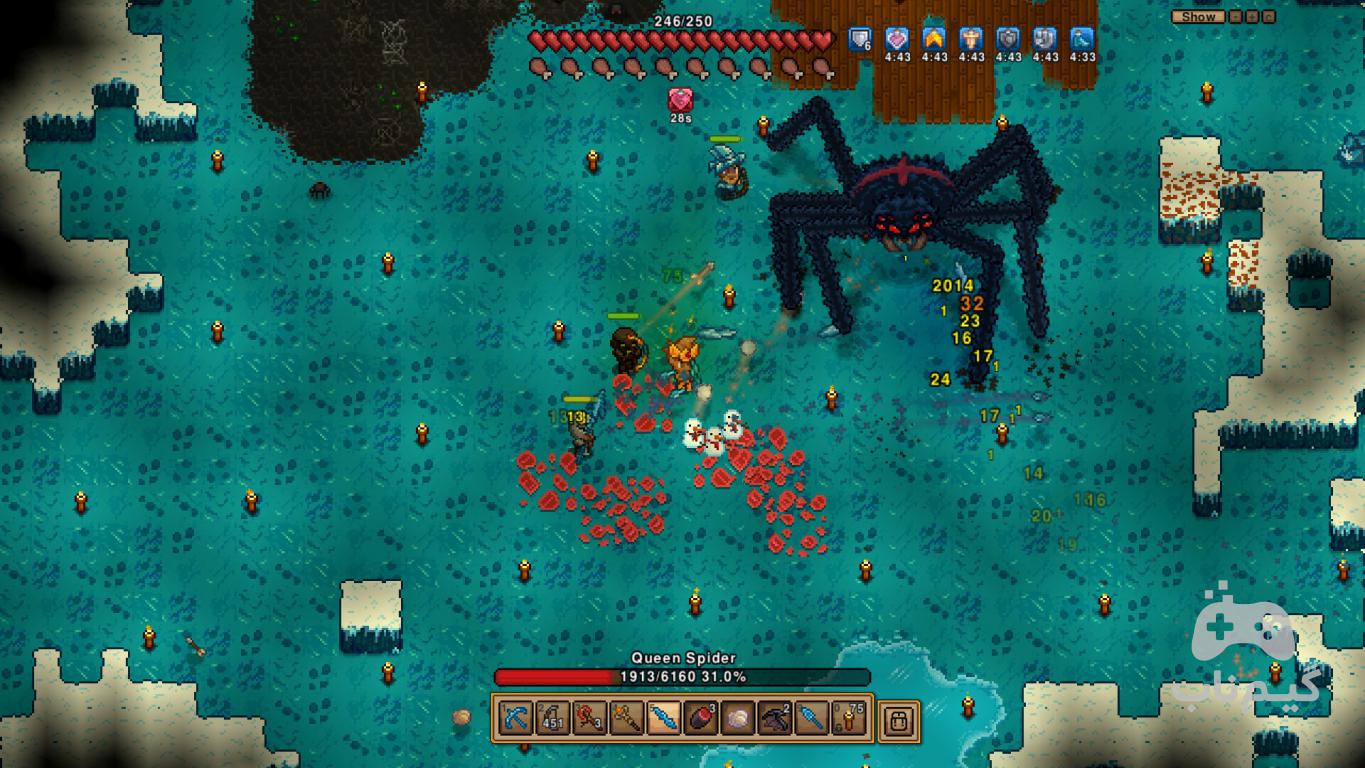Select the orange-gem staff hotbar slot

click(x=627, y=718)
